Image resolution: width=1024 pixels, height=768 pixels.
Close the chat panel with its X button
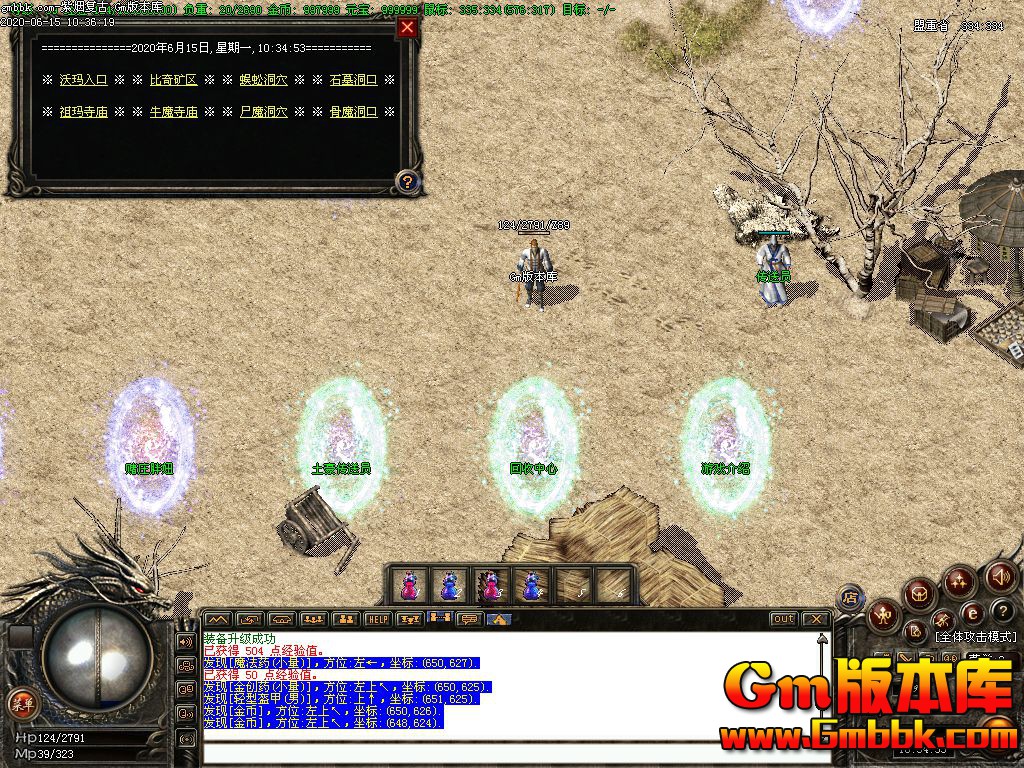pyautogui.click(x=816, y=619)
